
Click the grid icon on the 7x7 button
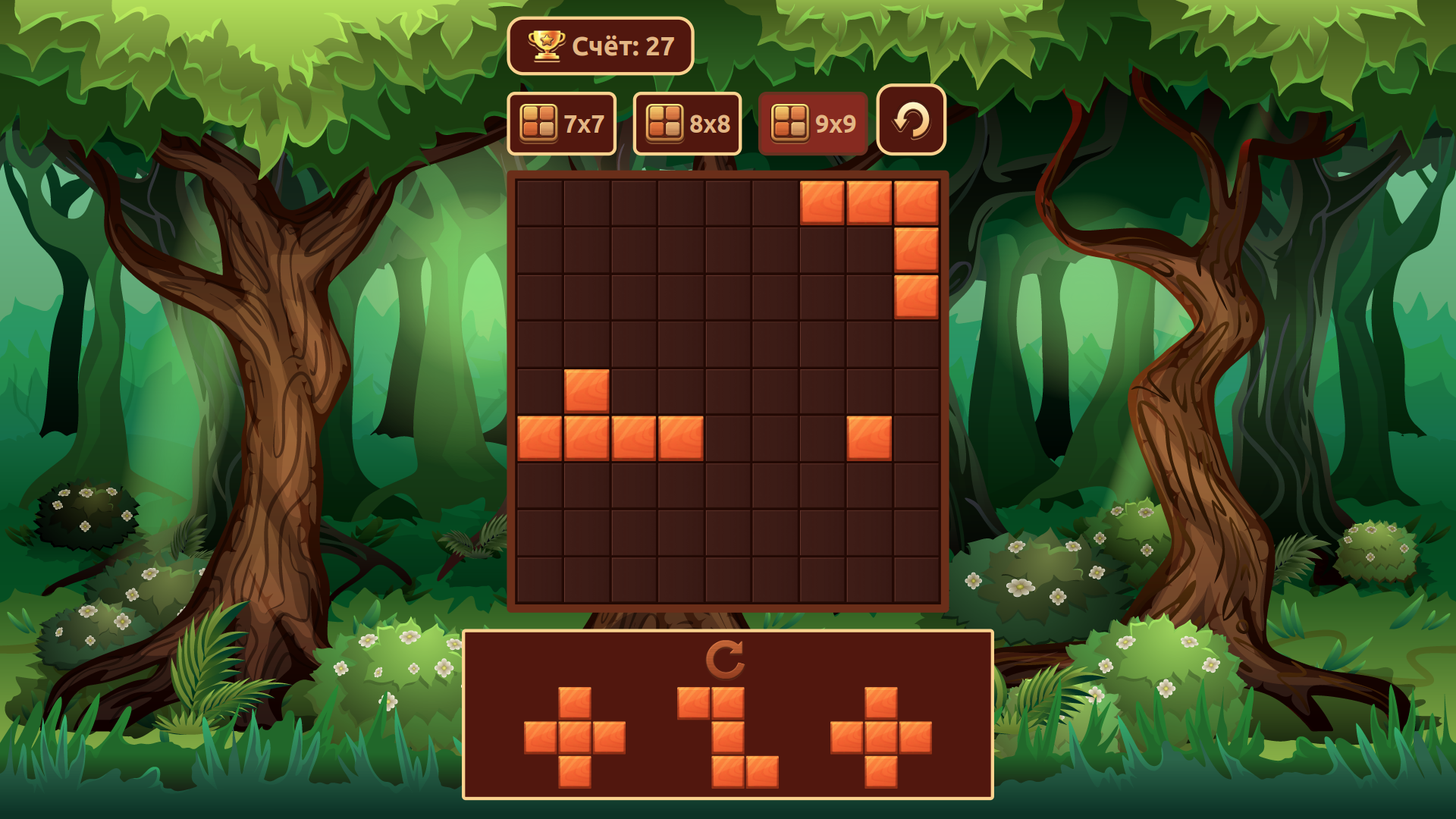point(539,122)
